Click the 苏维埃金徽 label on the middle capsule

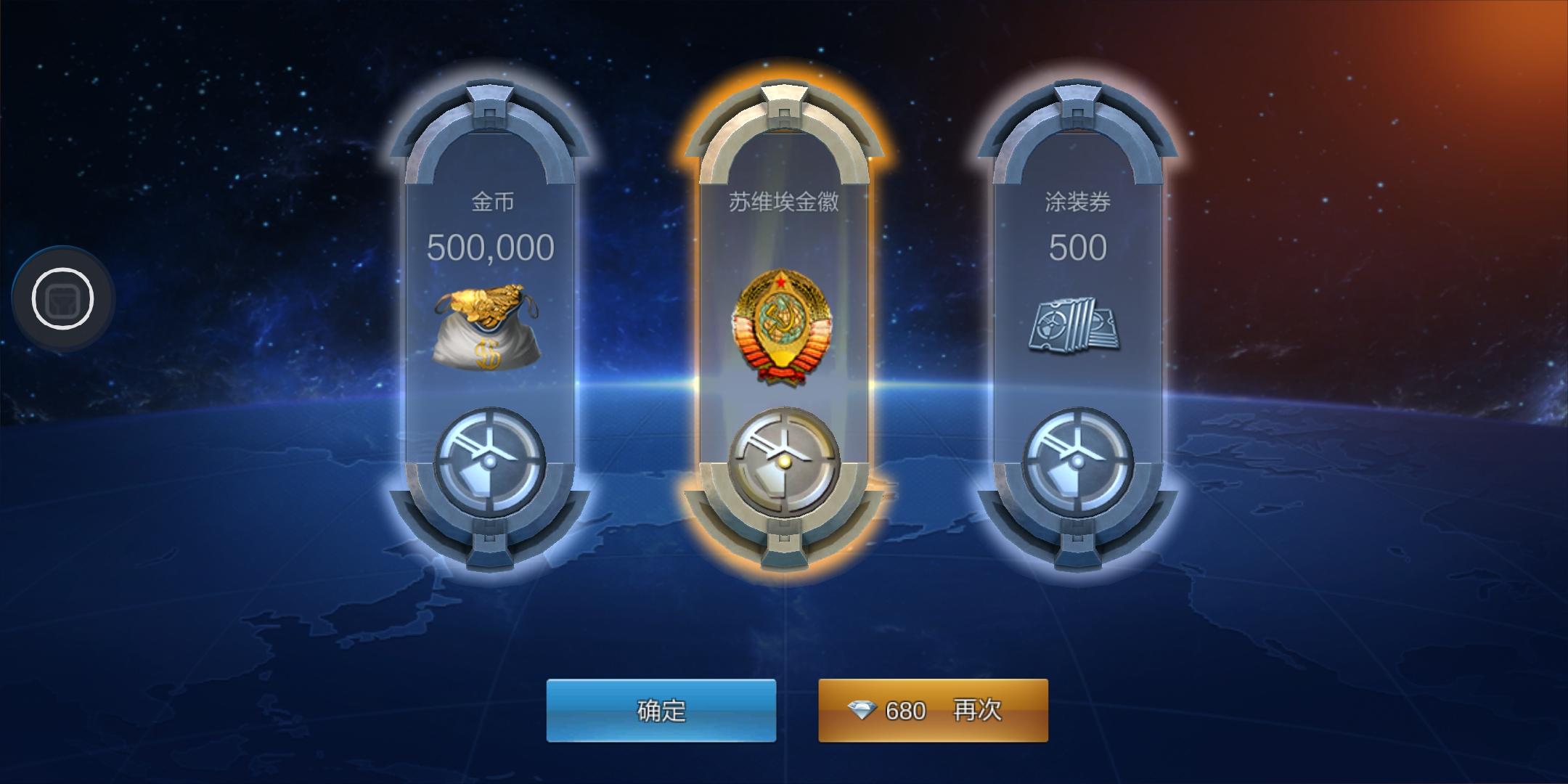tap(783, 203)
